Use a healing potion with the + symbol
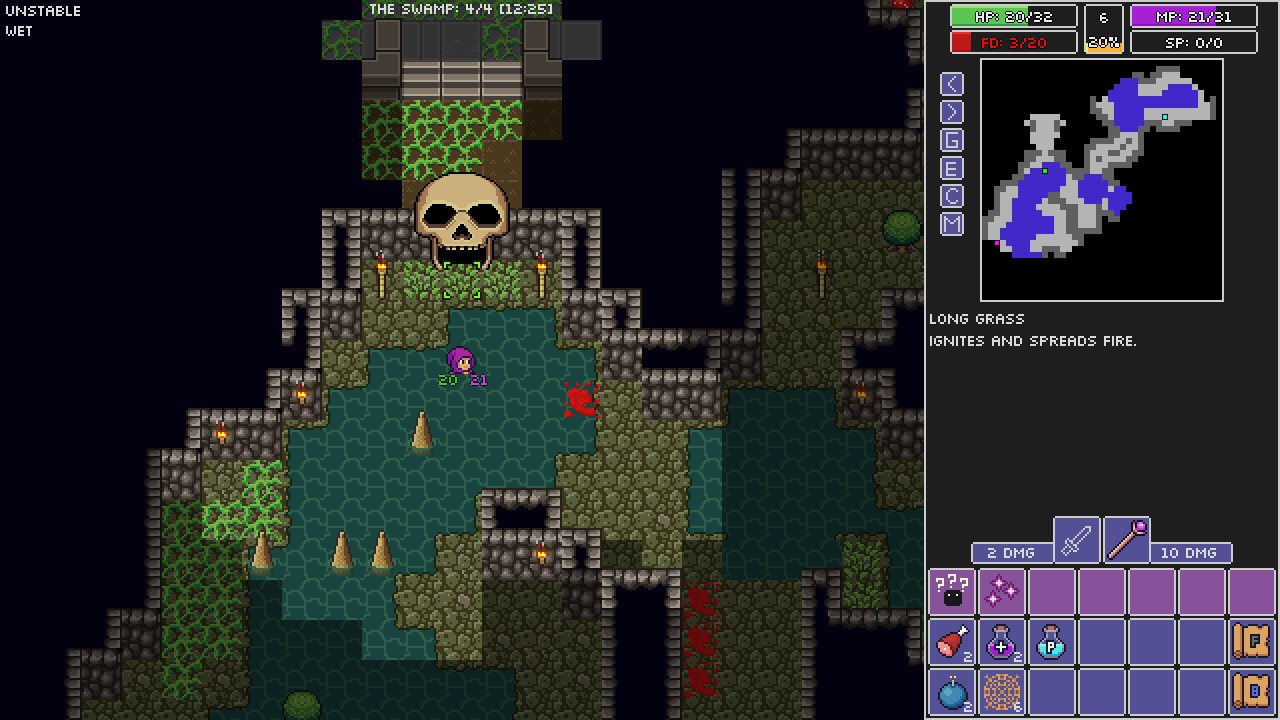1280x720 pixels. click(x=1001, y=643)
